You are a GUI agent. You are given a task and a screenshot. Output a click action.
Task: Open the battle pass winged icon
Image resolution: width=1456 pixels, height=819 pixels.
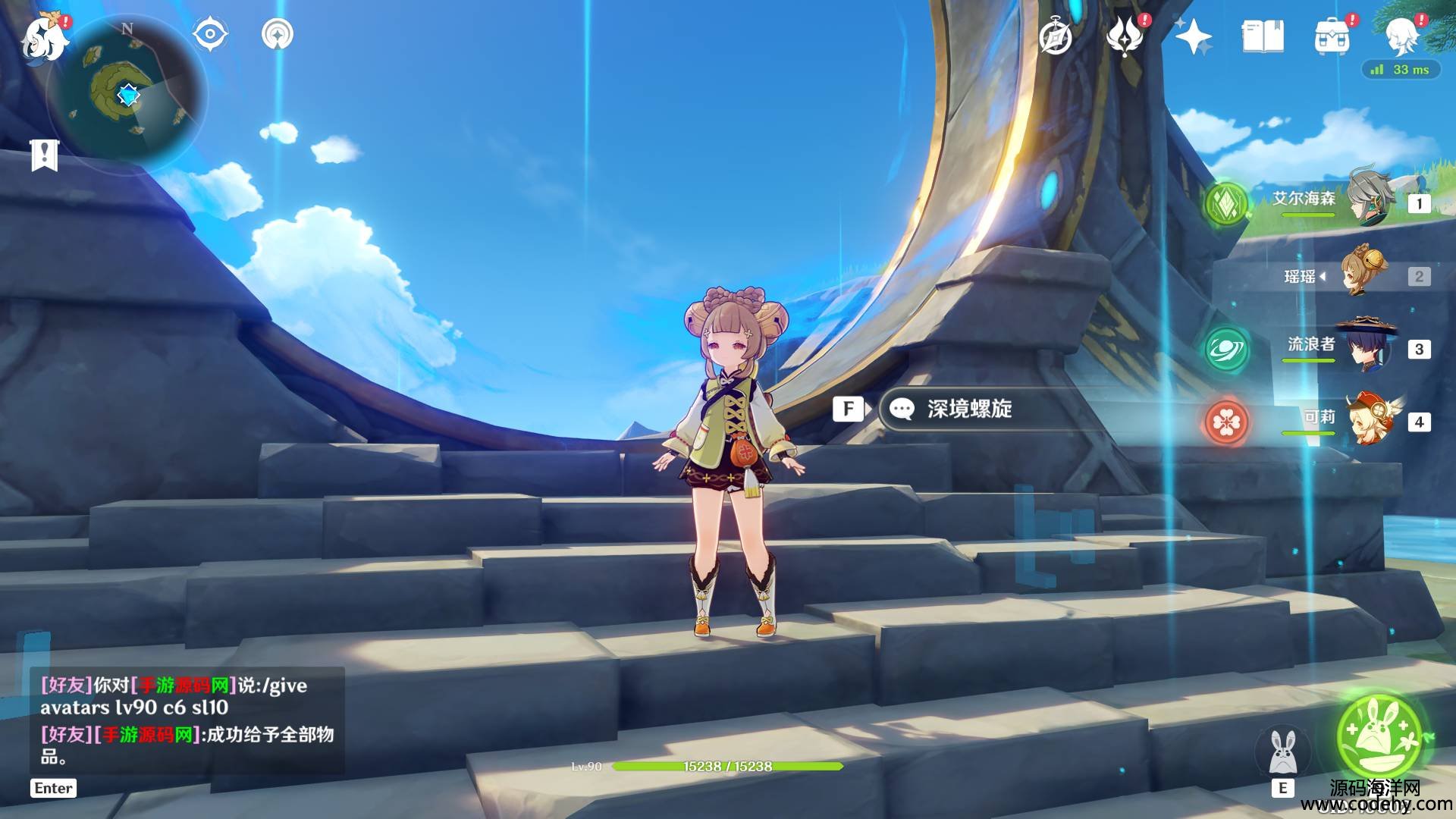point(1125,36)
